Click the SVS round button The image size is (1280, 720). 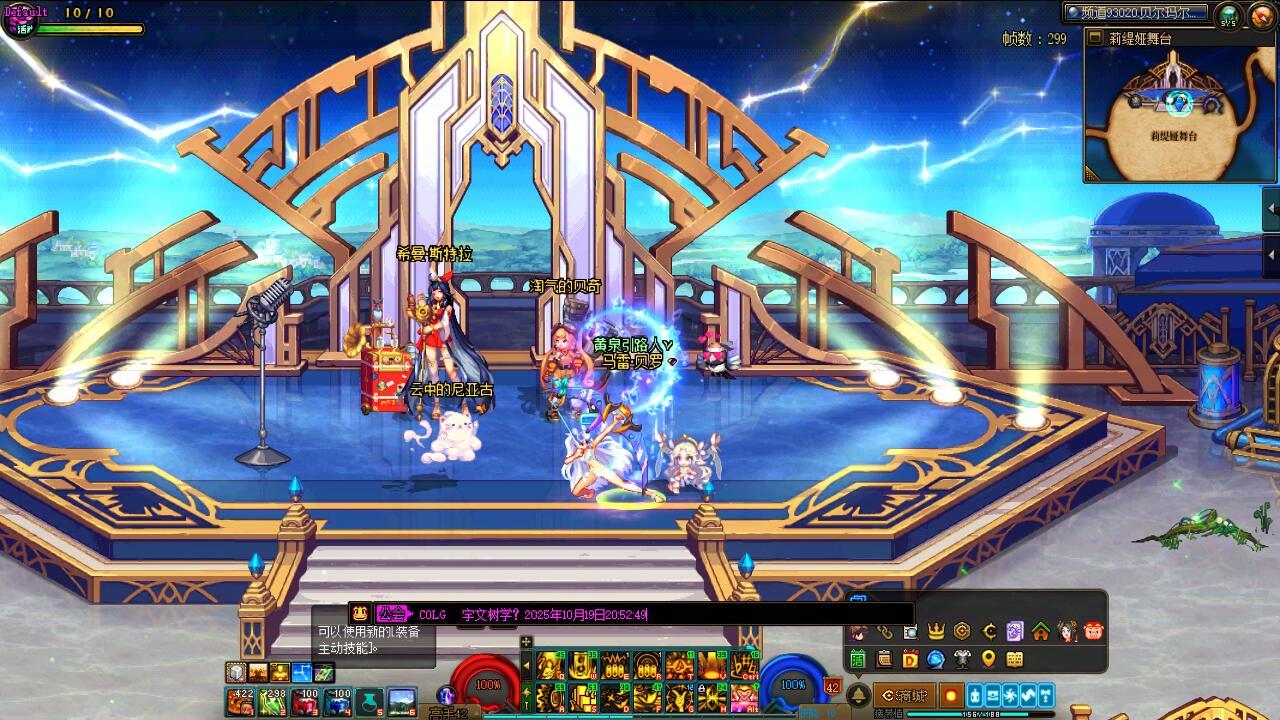(1229, 15)
